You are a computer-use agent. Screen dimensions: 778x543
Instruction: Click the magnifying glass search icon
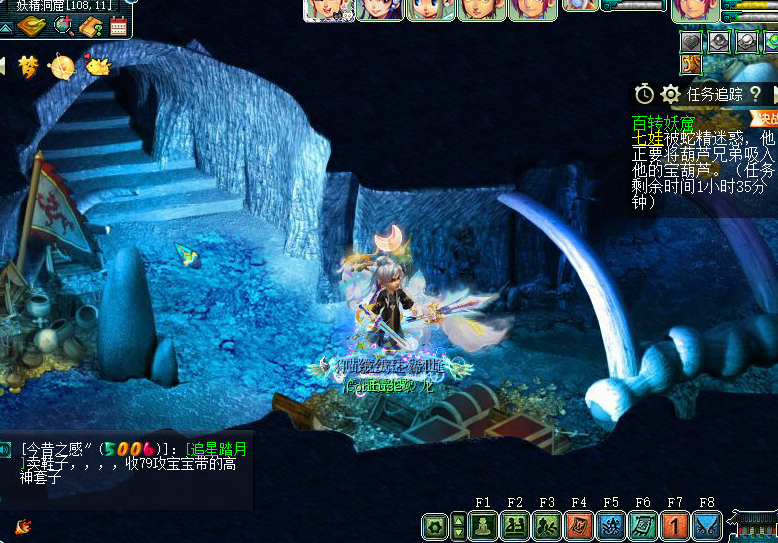[x=63, y=26]
